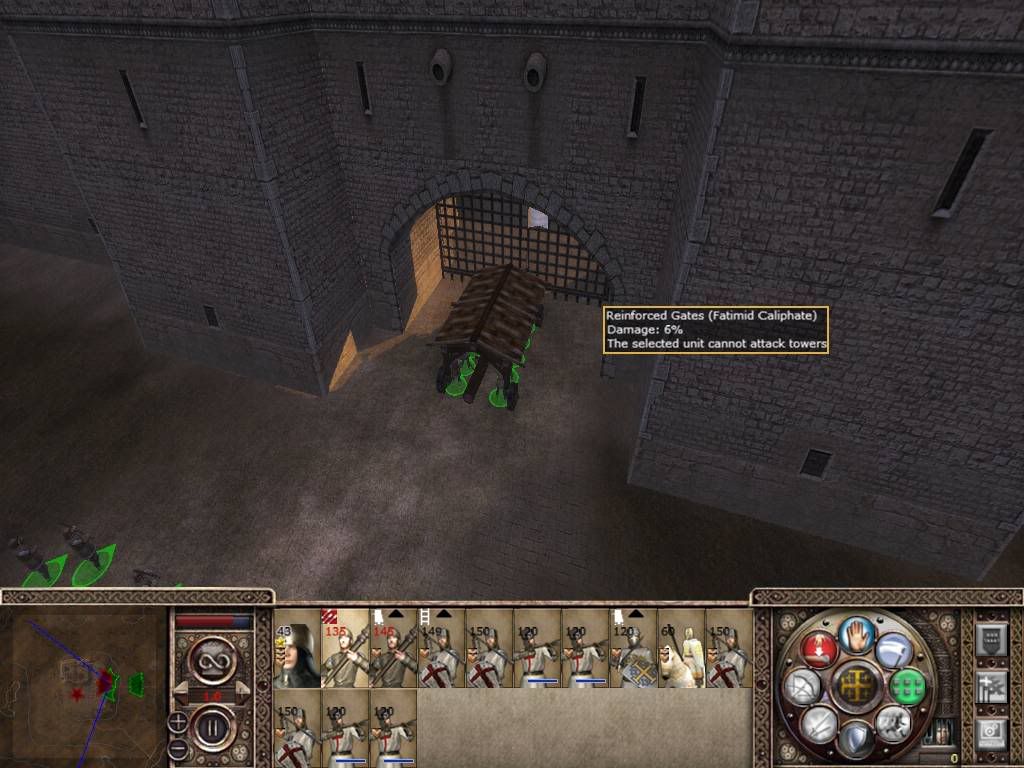
Task: Zoom in the minimap with the plus button
Action: (177, 720)
